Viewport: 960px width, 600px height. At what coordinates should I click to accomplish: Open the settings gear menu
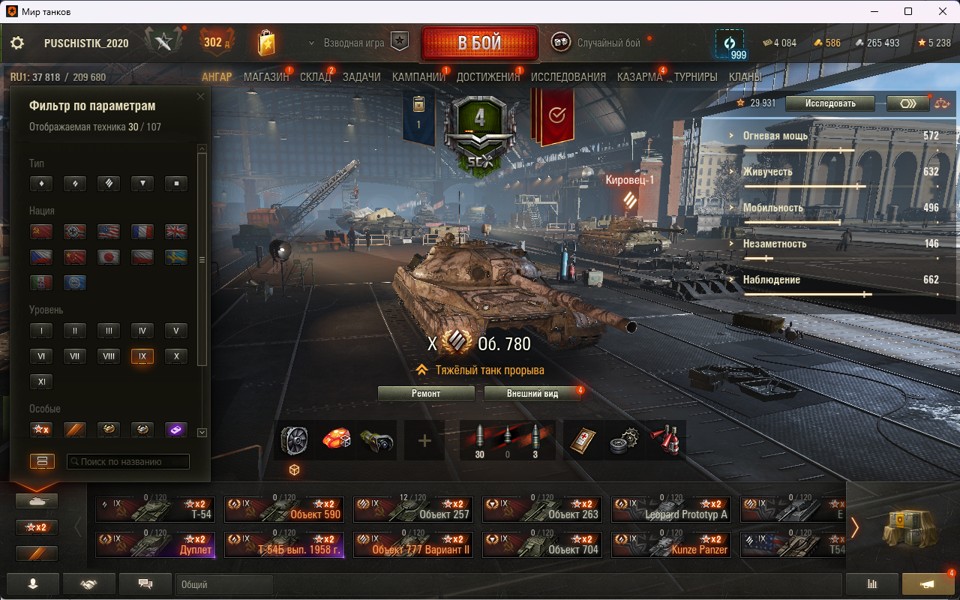tap(17, 44)
